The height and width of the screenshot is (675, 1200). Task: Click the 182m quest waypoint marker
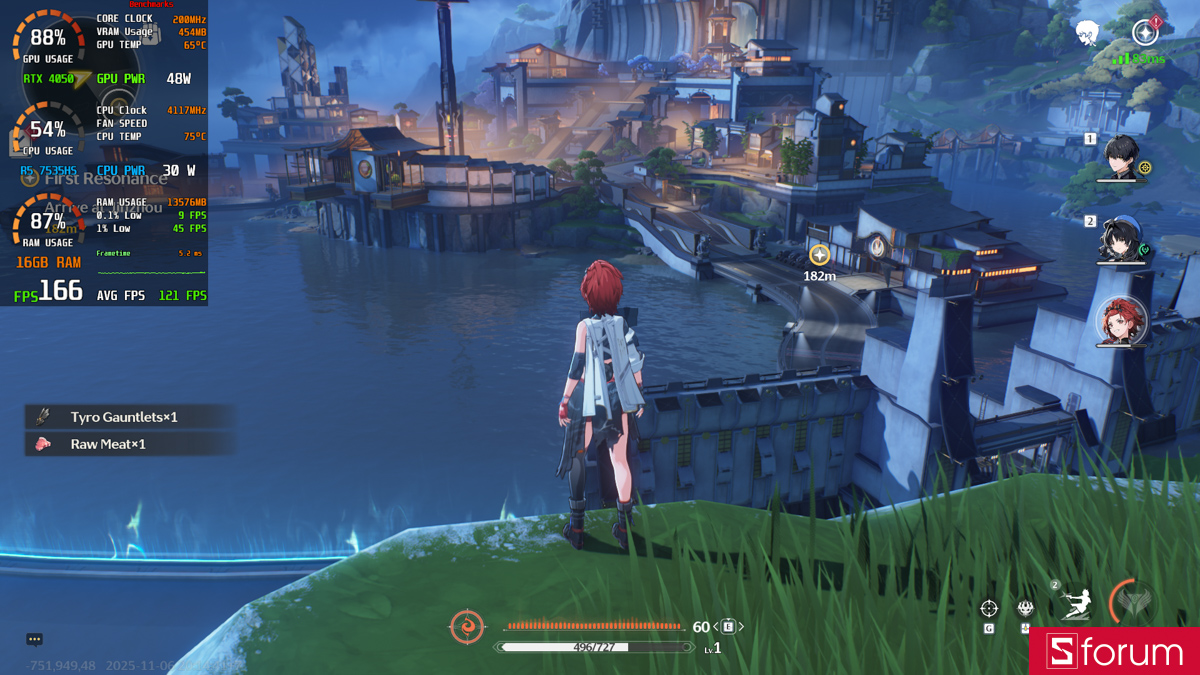819,255
